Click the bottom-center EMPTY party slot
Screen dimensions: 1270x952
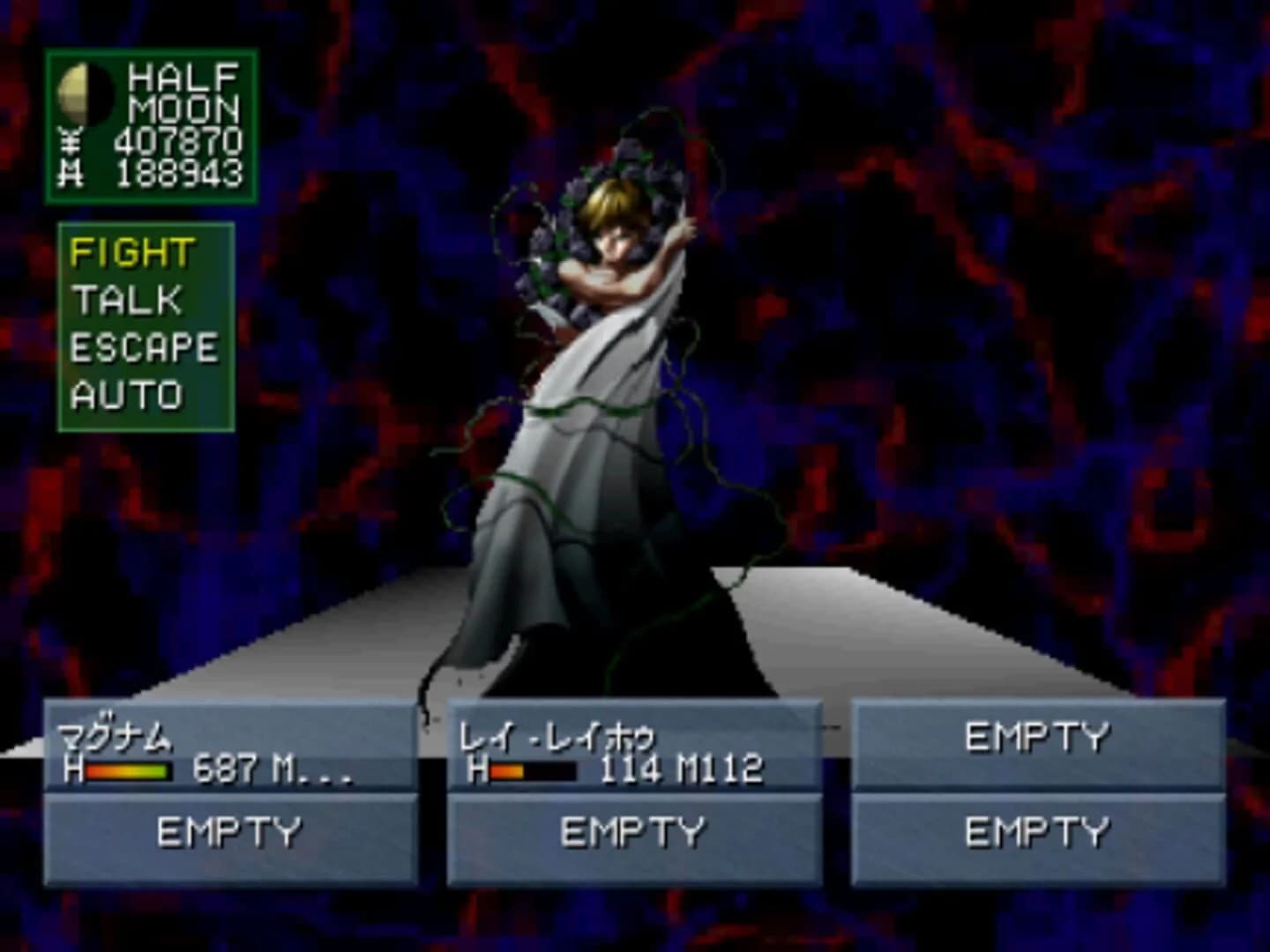coord(635,829)
